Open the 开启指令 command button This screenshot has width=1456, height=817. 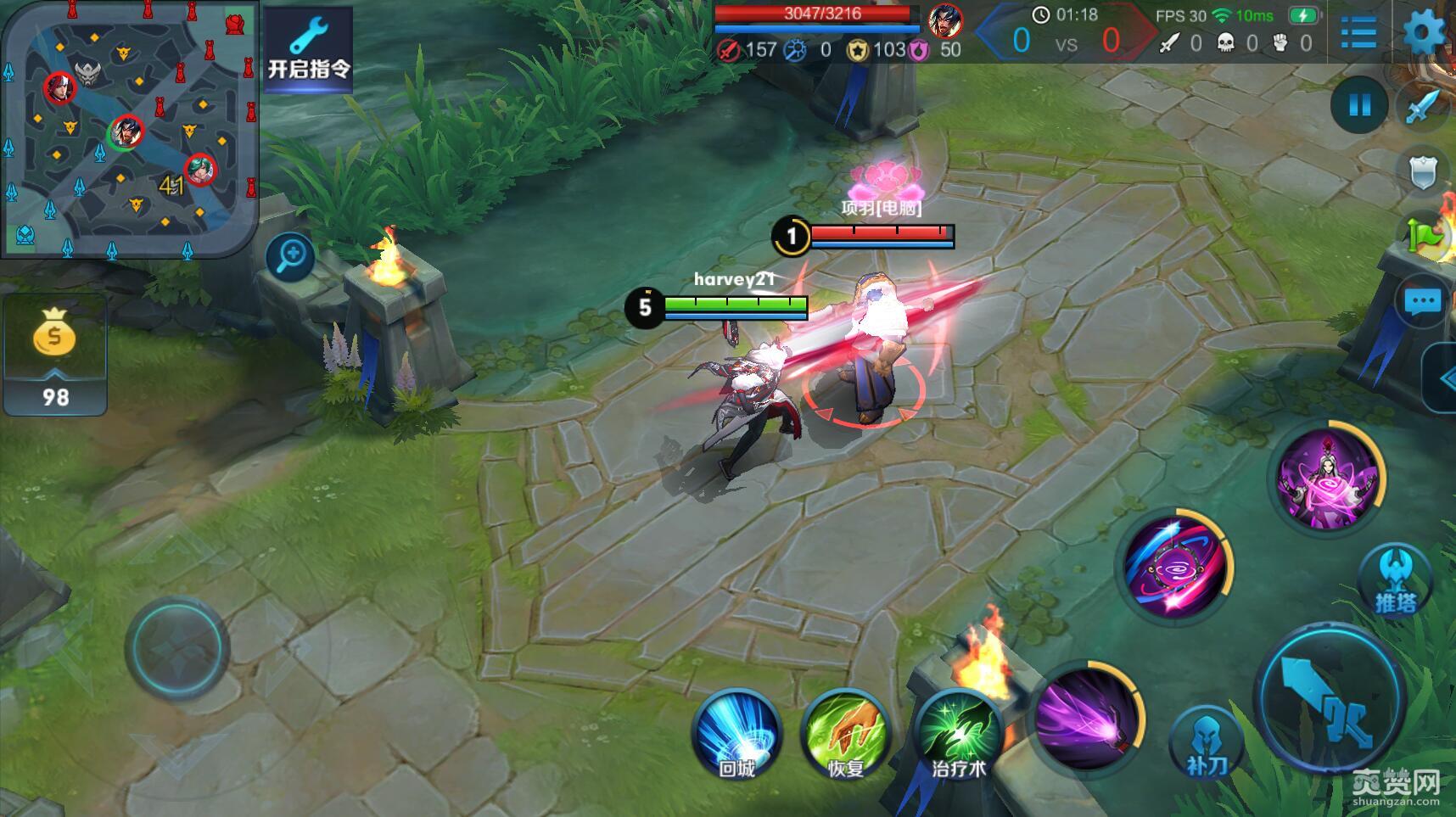click(x=308, y=48)
